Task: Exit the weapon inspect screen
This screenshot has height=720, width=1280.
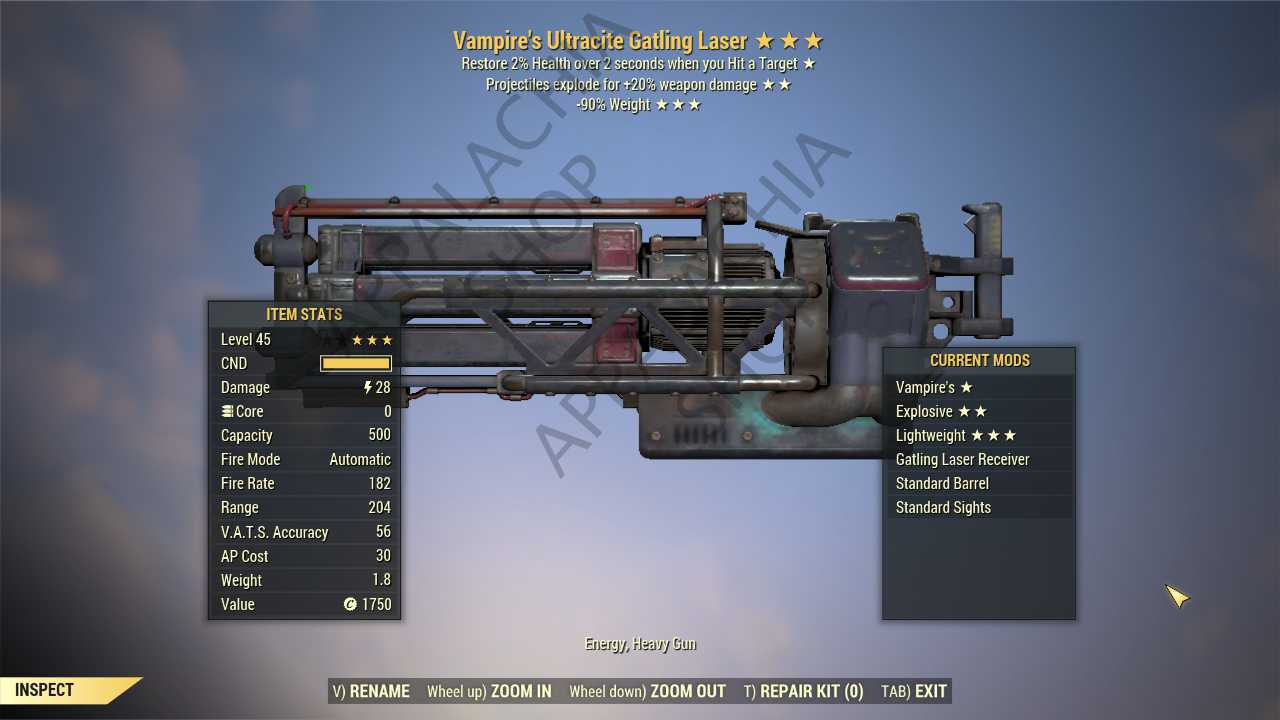Action: pos(914,691)
